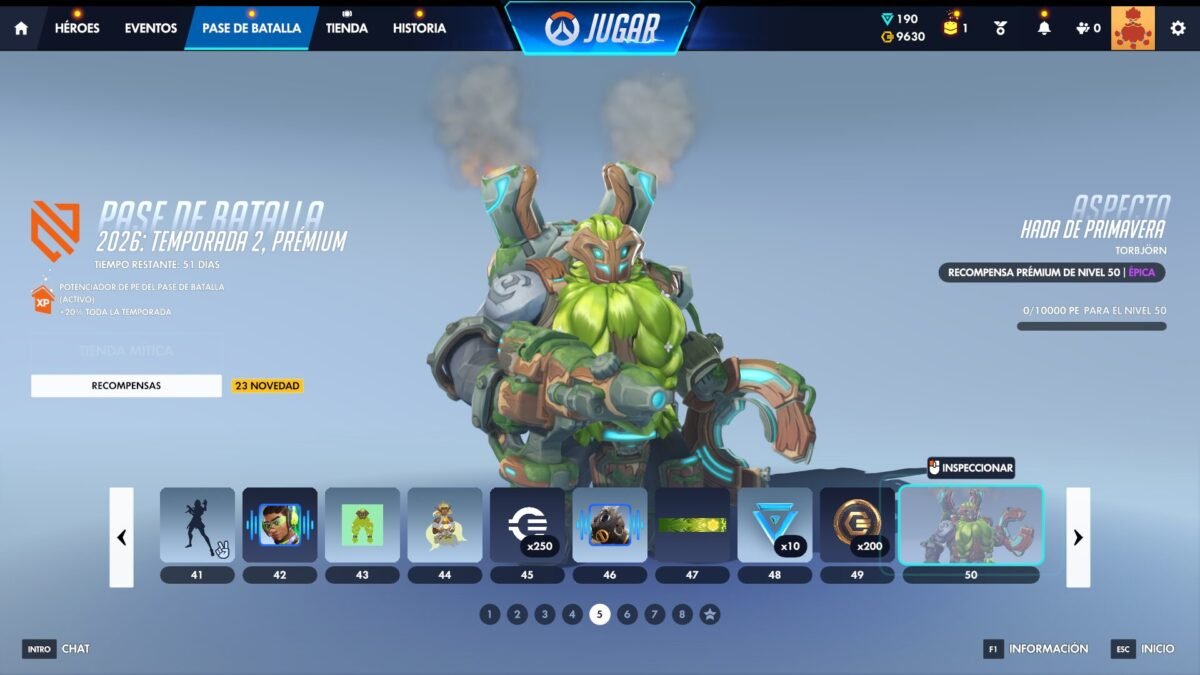Select the Recompensas button
Image resolution: width=1200 pixels, height=675 pixels.
pos(126,386)
